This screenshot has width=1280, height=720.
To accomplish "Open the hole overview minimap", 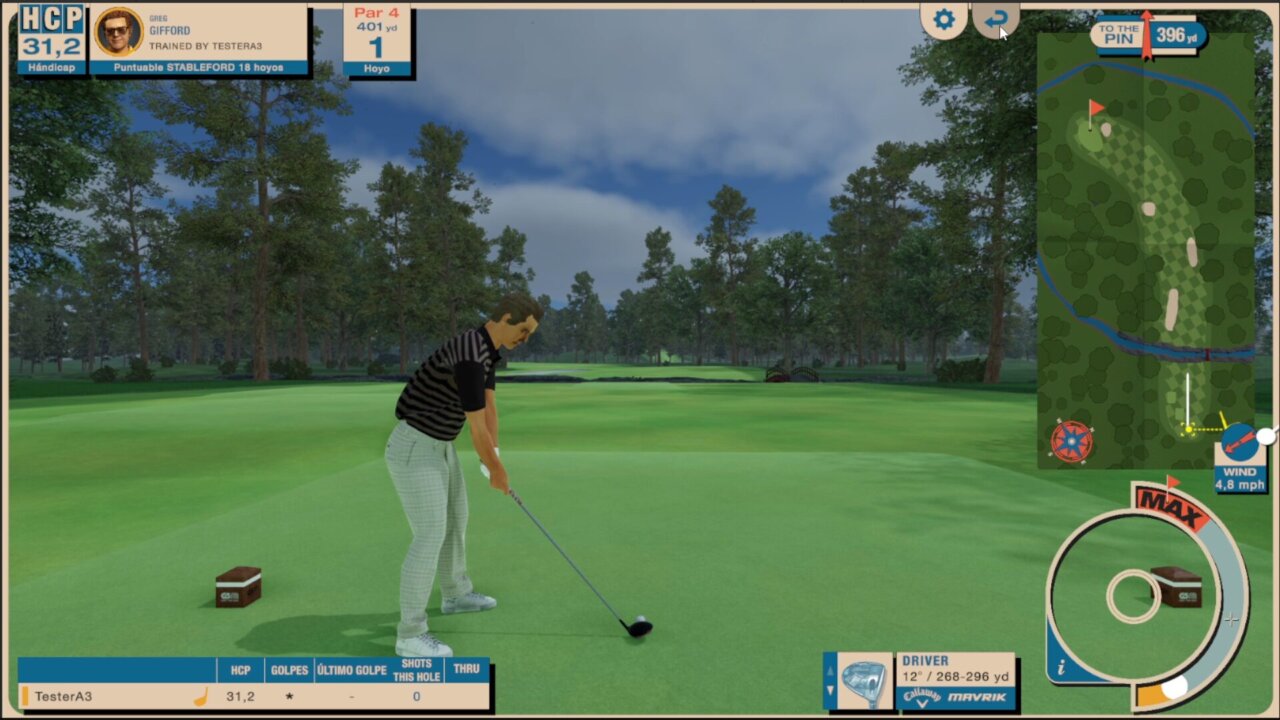I will pyautogui.click(x=1146, y=250).
